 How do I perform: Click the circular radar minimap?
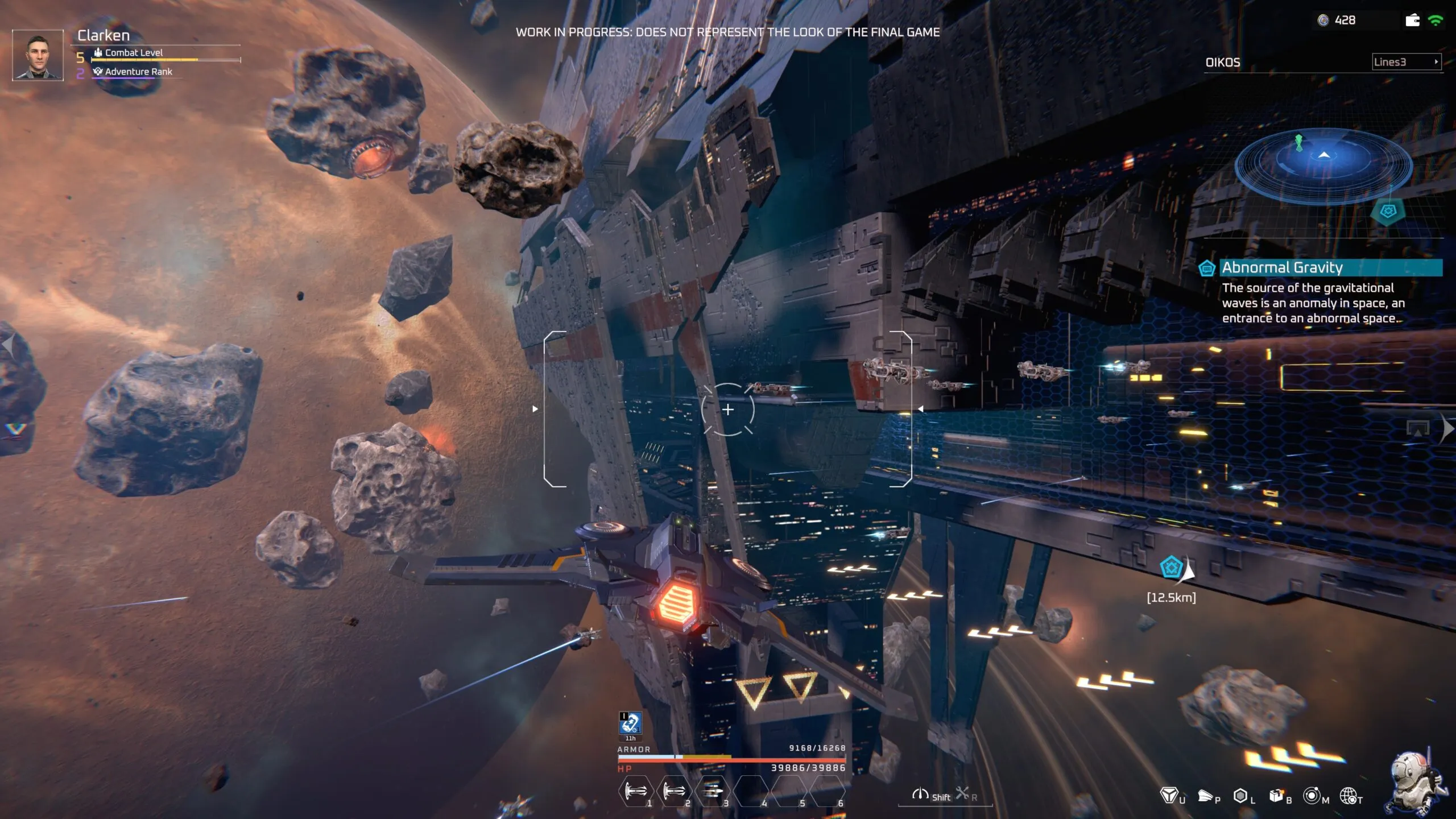(x=1323, y=164)
